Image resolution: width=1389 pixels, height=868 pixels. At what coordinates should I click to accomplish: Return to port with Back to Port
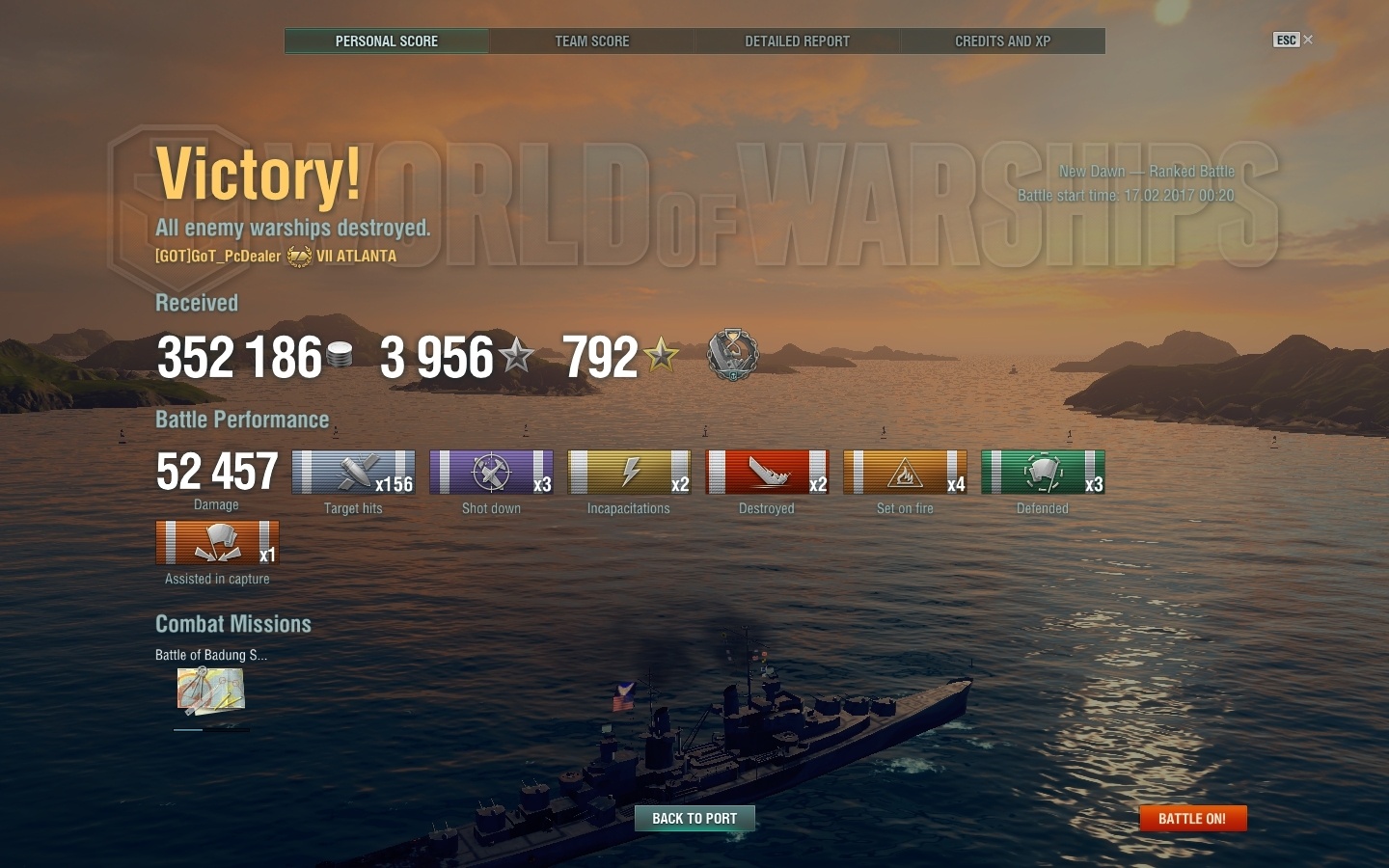pos(694,818)
